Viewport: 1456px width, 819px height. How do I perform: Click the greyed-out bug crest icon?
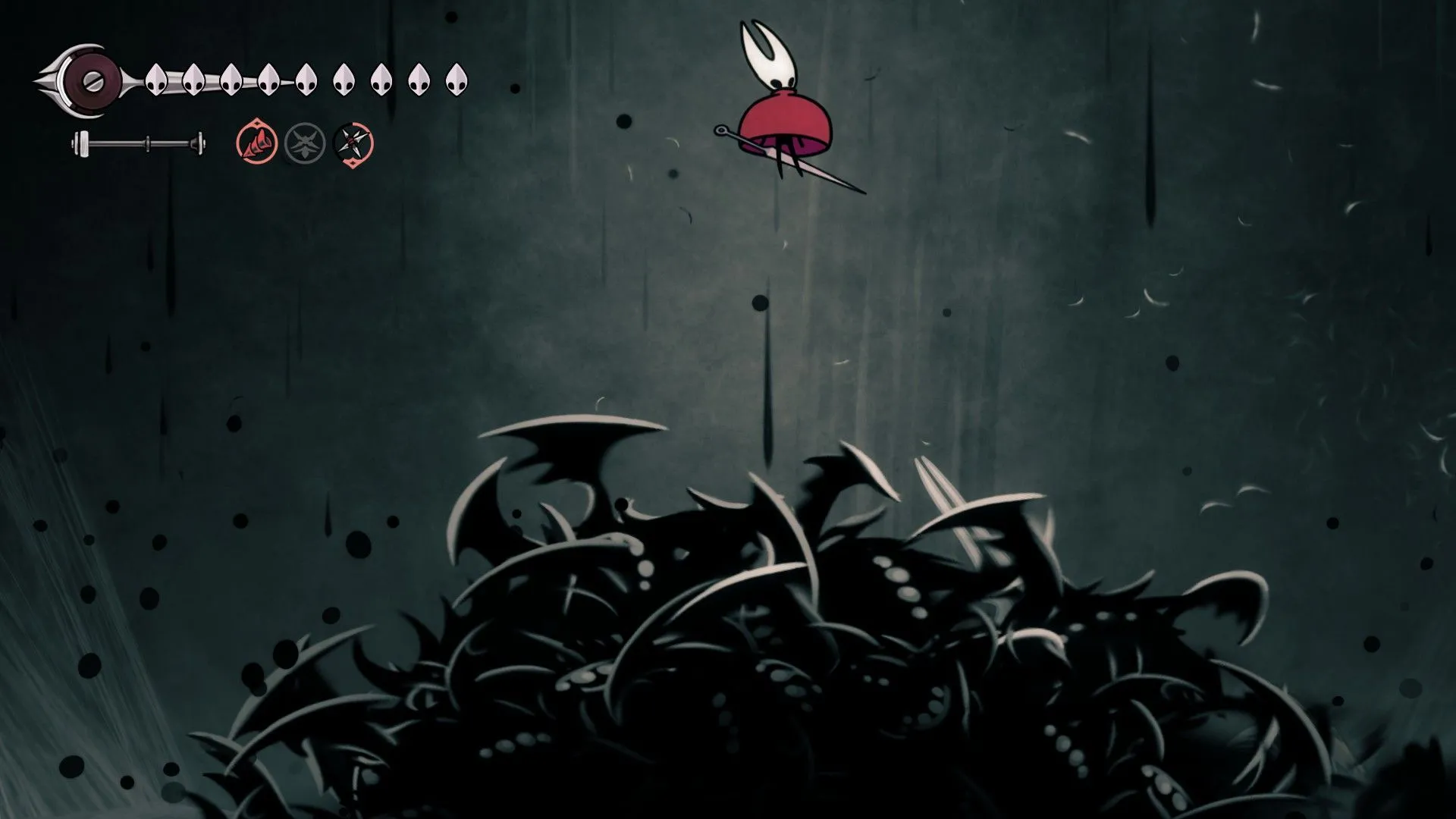(x=305, y=143)
